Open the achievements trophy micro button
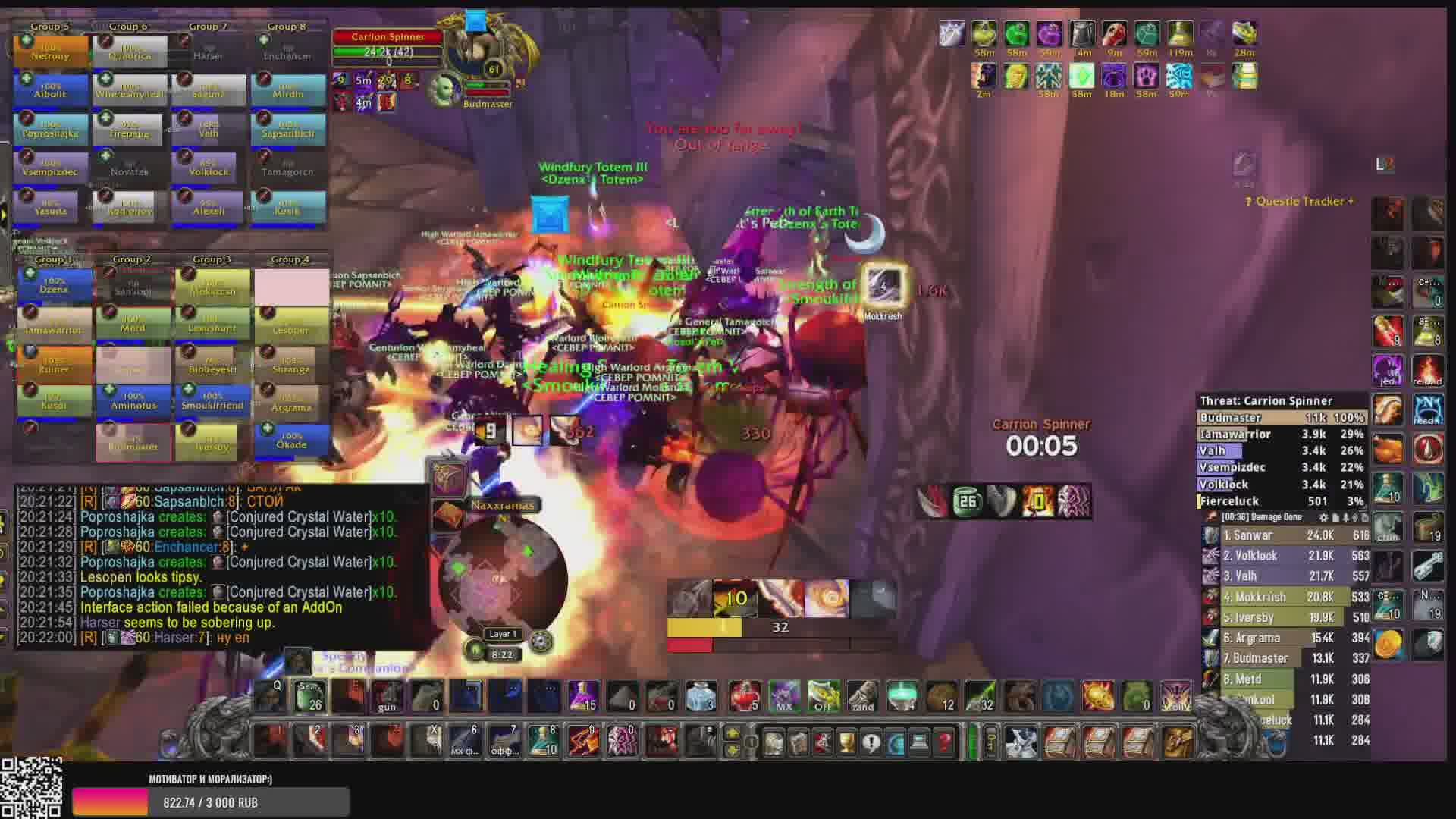Screen dimensions: 1456x819 coord(846,742)
